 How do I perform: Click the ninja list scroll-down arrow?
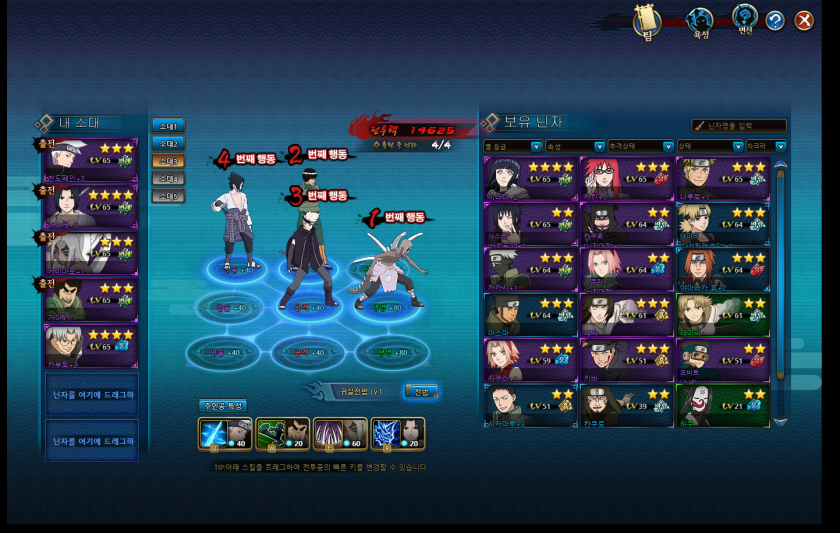pos(781,422)
